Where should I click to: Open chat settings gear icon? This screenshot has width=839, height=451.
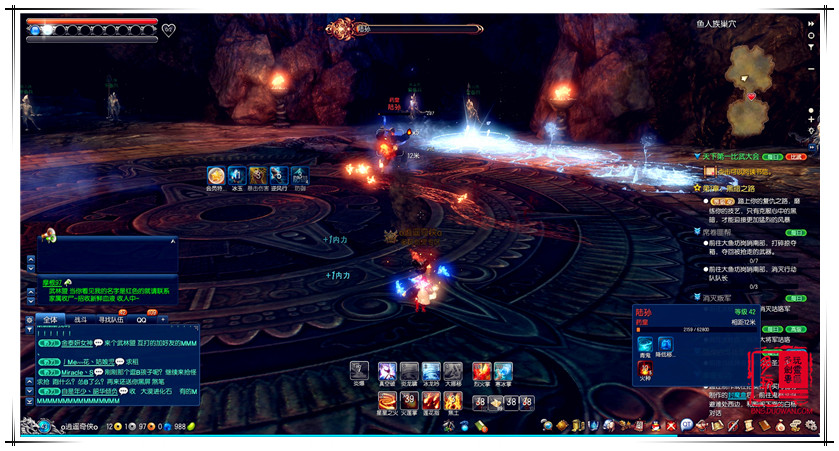[x=29, y=319]
